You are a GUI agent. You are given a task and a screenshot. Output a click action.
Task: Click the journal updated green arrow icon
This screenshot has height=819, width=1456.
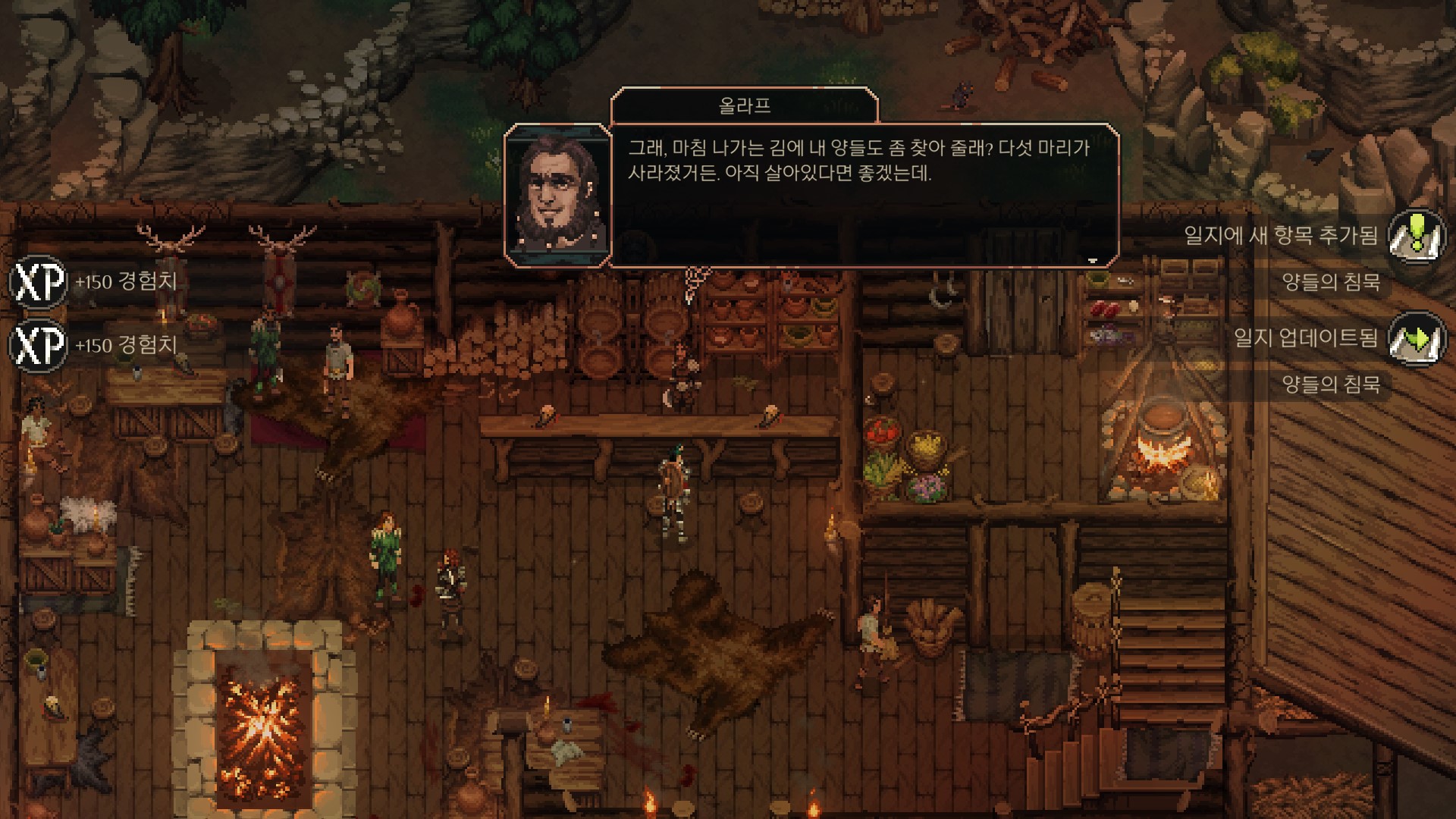(x=1416, y=338)
